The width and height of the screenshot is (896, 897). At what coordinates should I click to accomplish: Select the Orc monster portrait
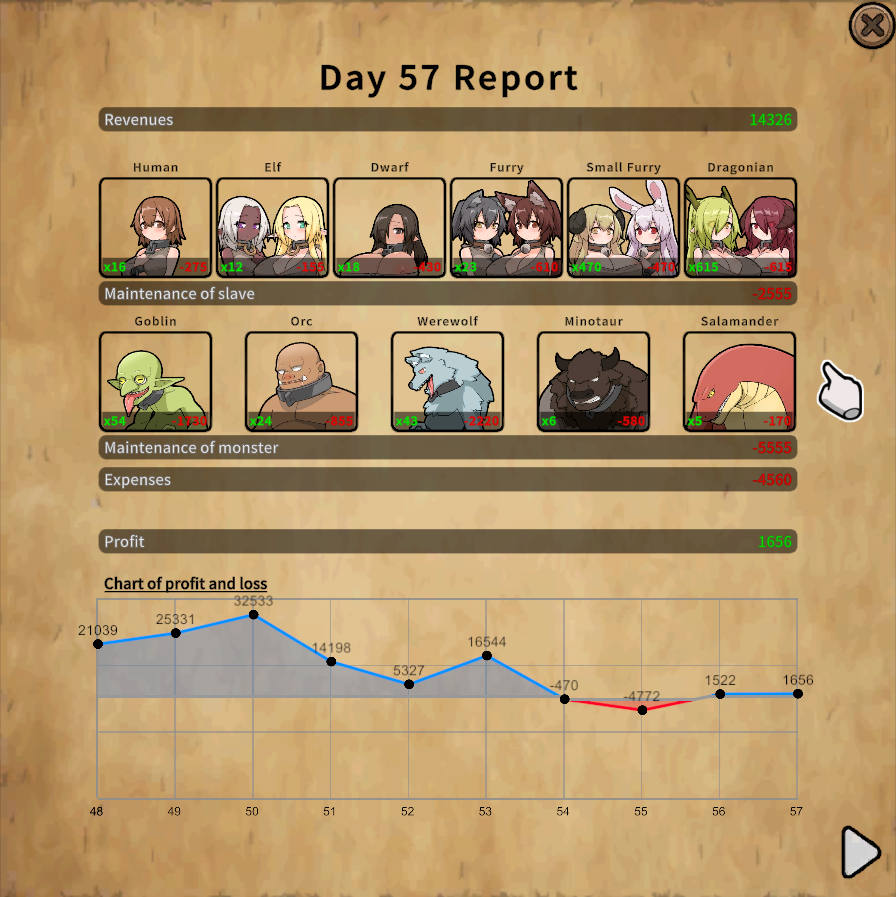click(x=301, y=381)
